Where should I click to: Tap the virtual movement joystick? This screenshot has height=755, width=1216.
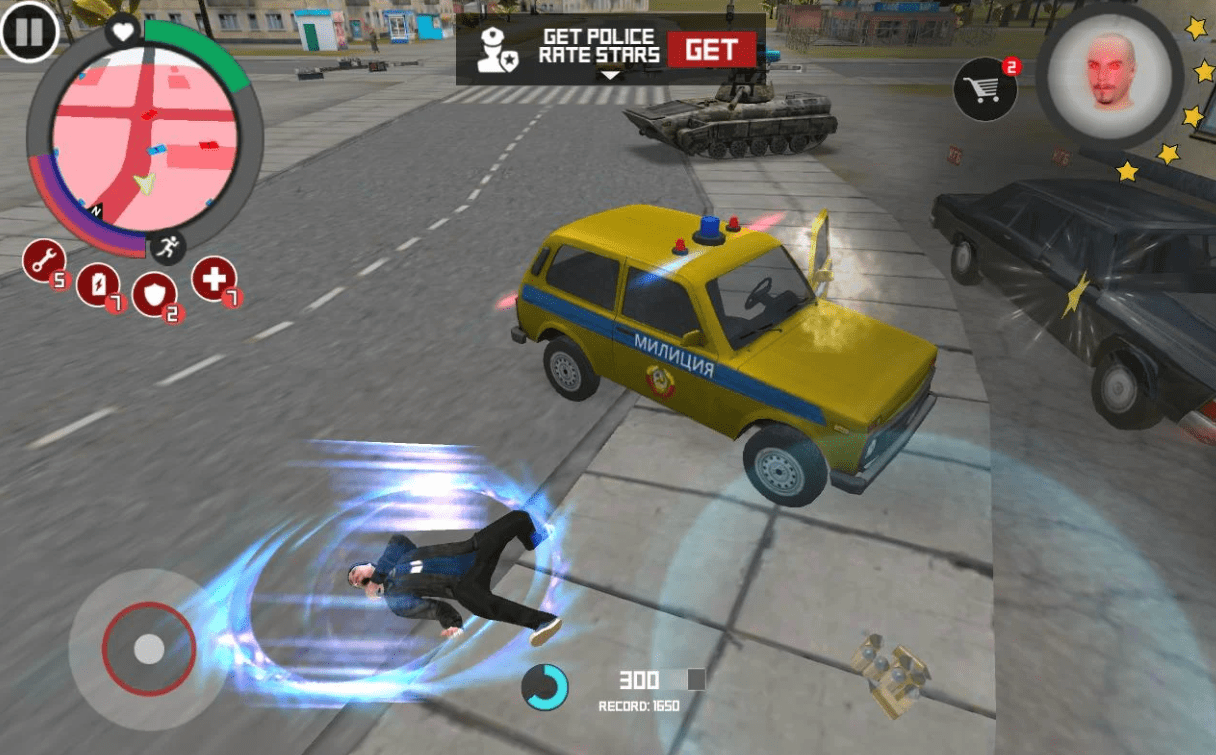pyautogui.click(x=149, y=649)
